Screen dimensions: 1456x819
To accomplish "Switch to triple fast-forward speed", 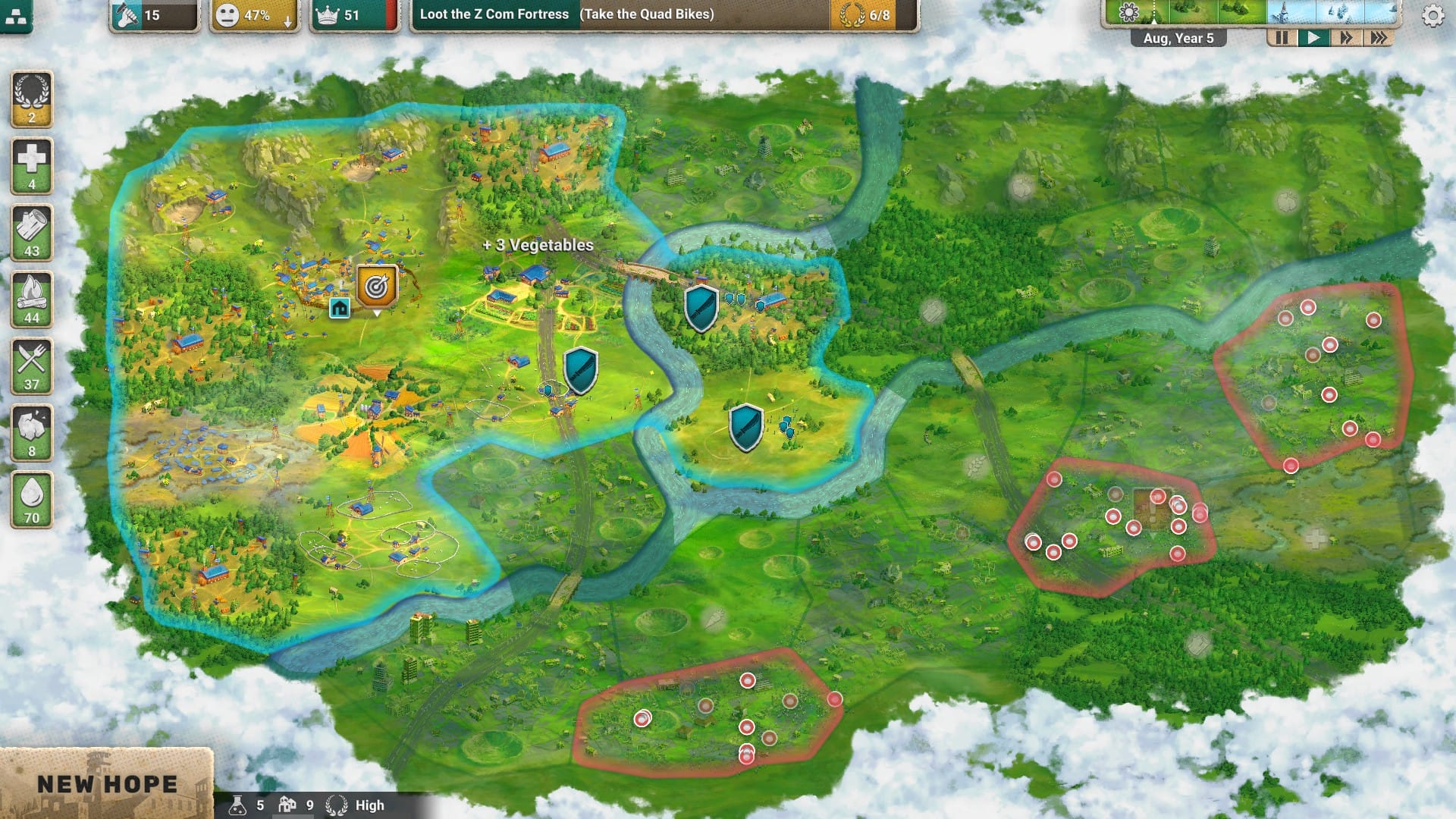I will (x=1378, y=38).
